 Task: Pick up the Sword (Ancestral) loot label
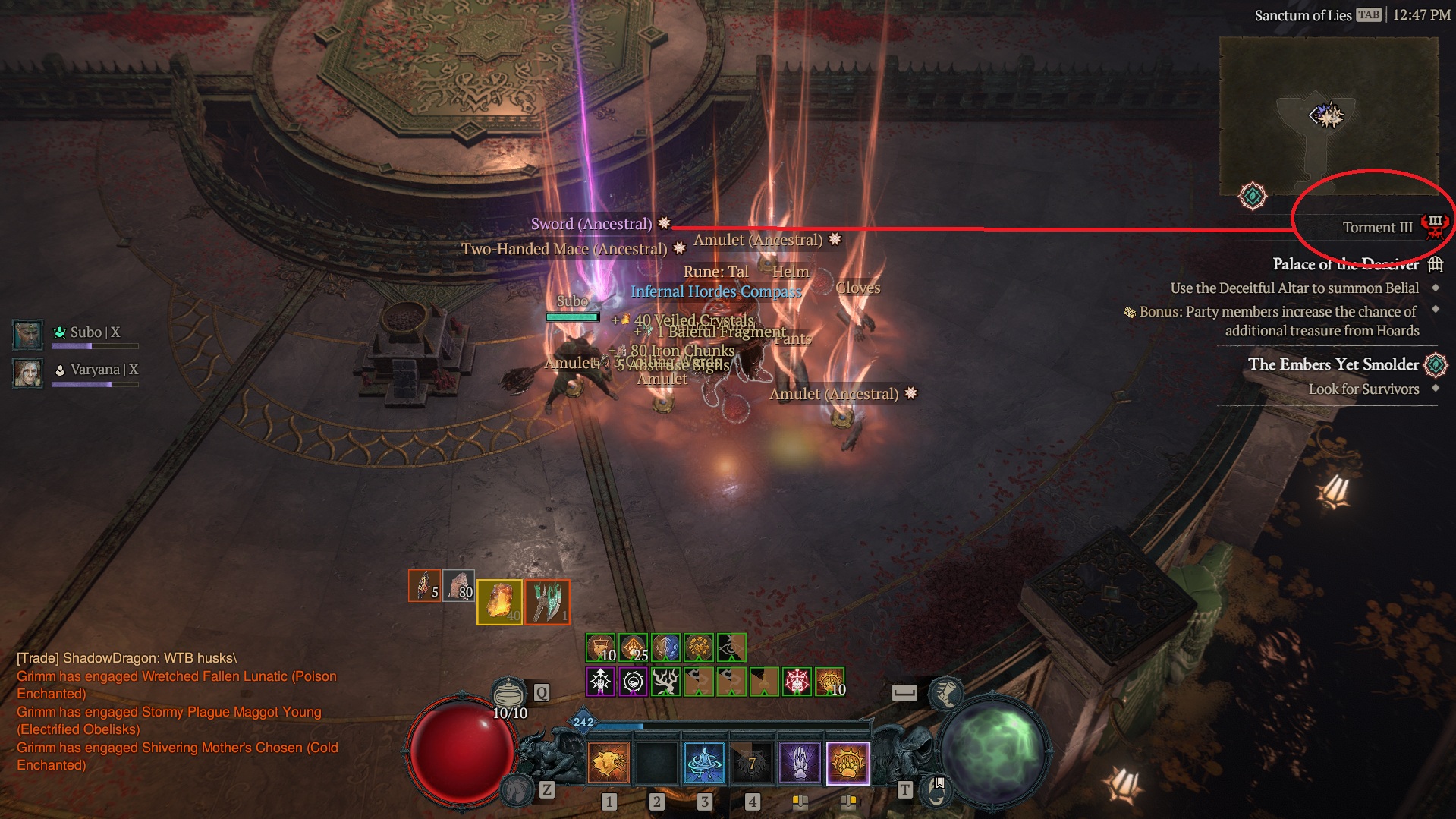coord(591,224)
